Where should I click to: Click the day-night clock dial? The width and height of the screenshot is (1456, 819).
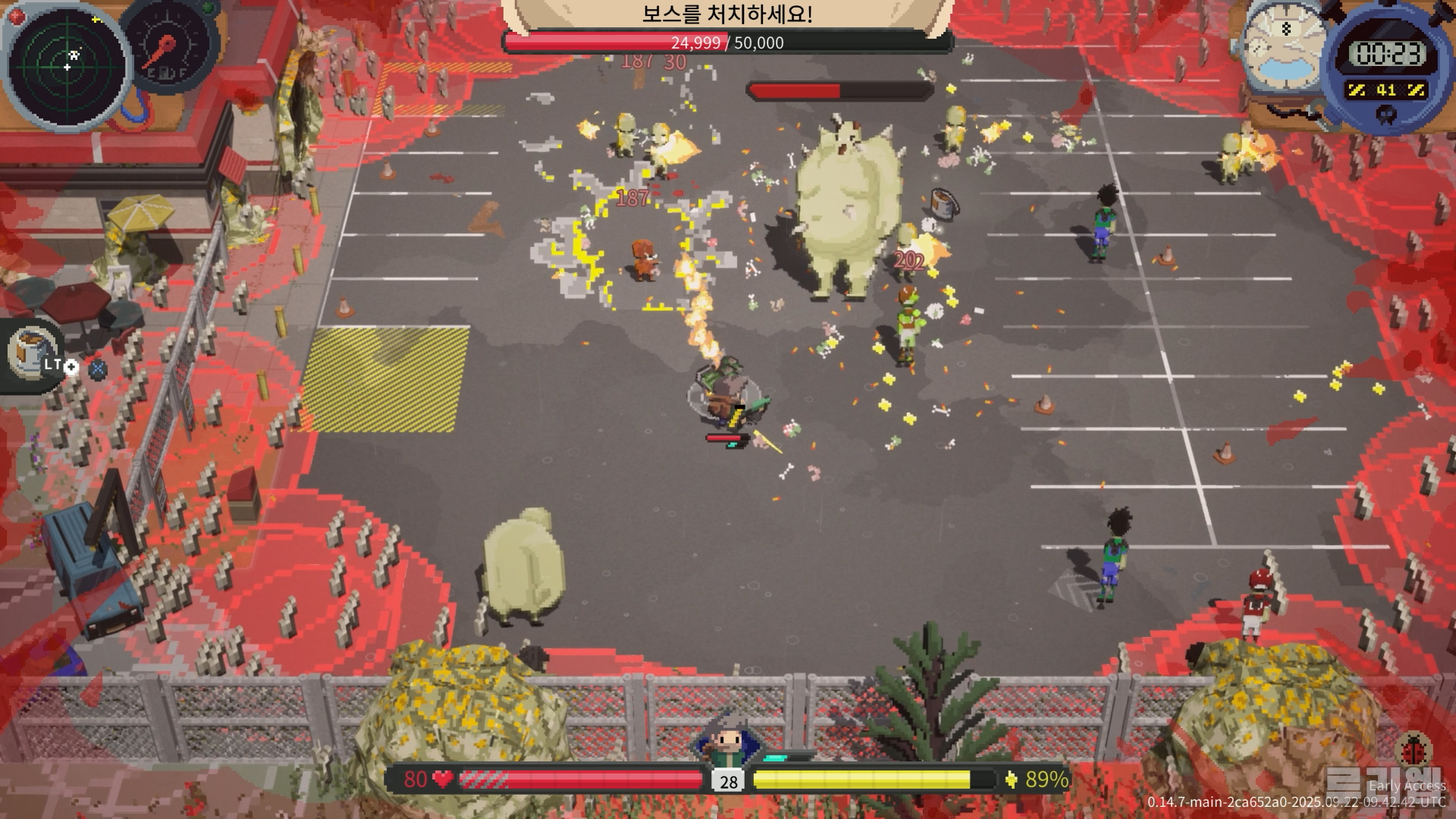(x=1285, y=49)
